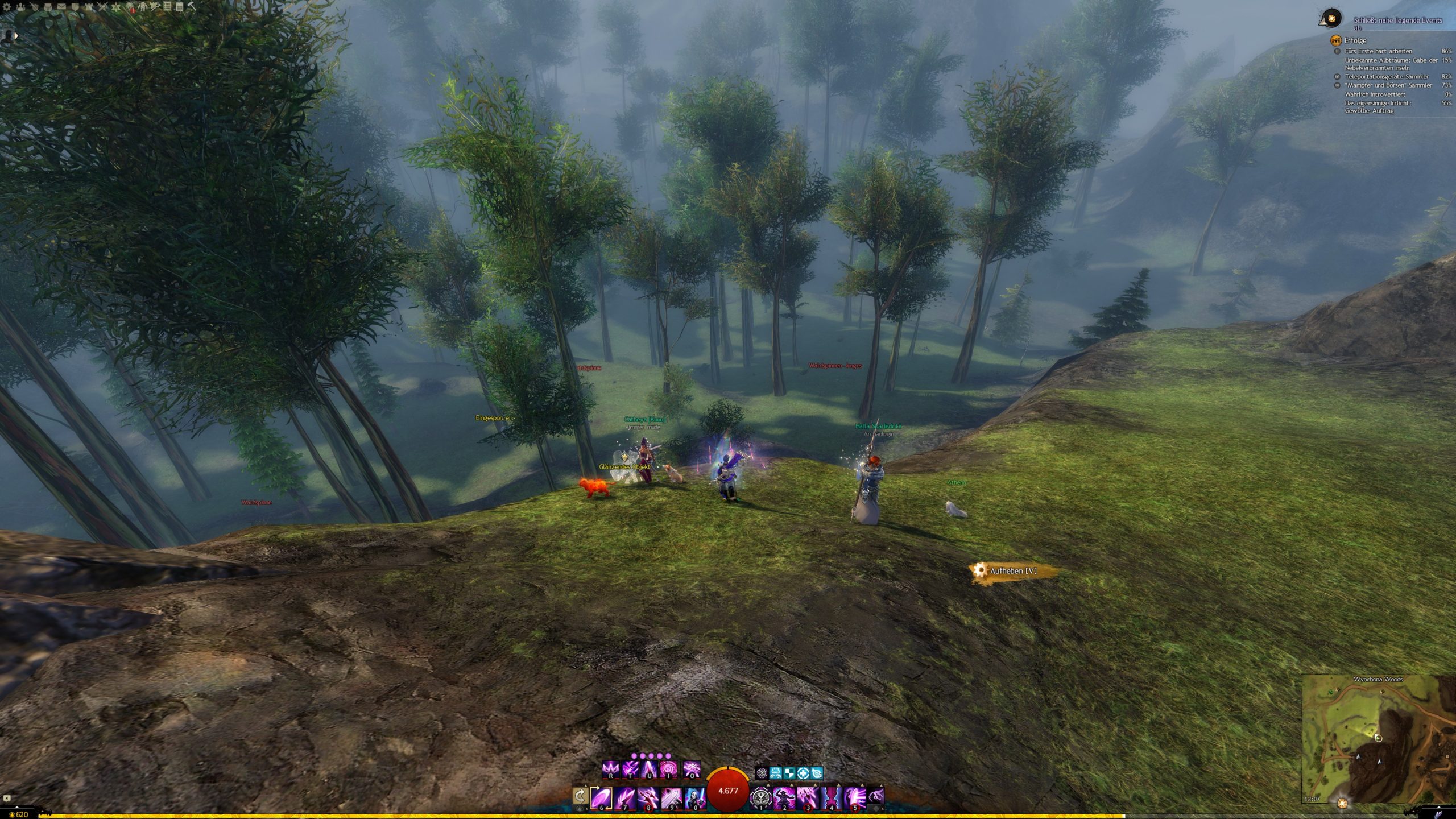Viewport: 1456px width, 819px height.
Task: Activate the crown skill bound to R
Action: [610, 770]
